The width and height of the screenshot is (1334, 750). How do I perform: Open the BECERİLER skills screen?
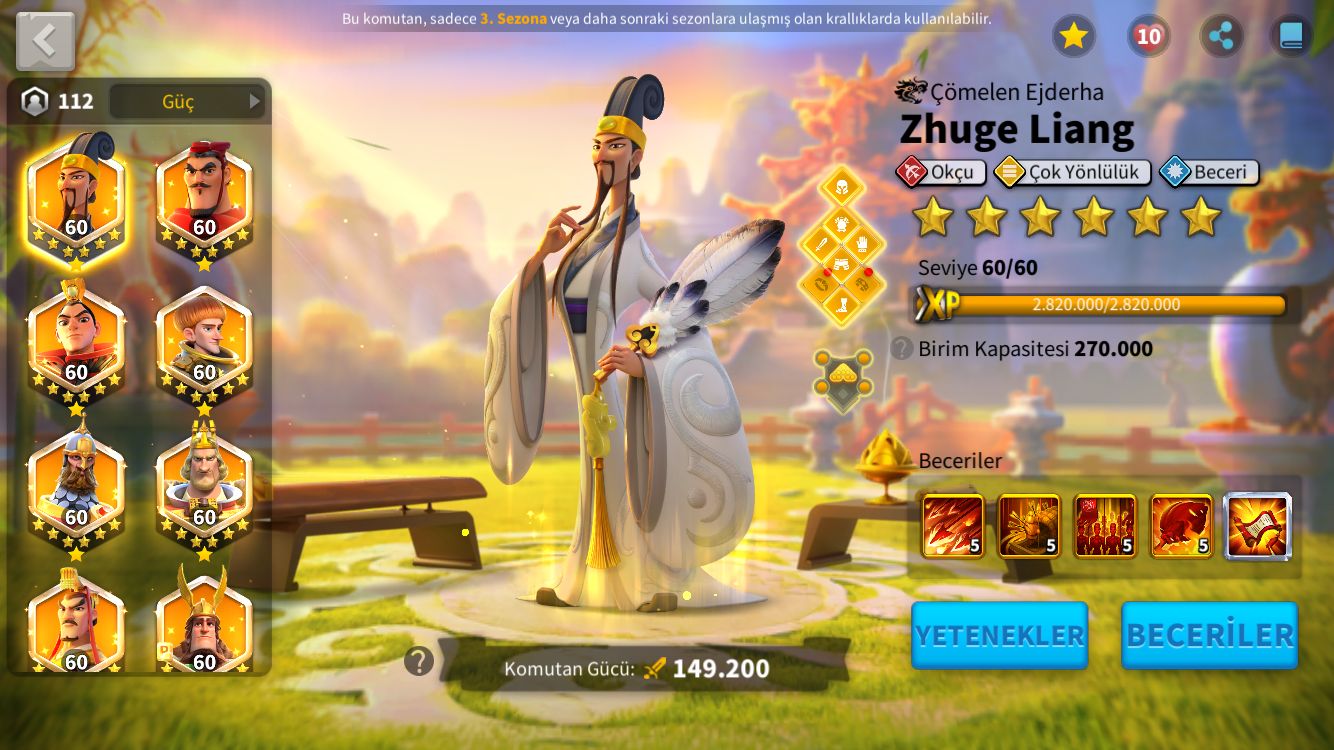point(1209,635)
